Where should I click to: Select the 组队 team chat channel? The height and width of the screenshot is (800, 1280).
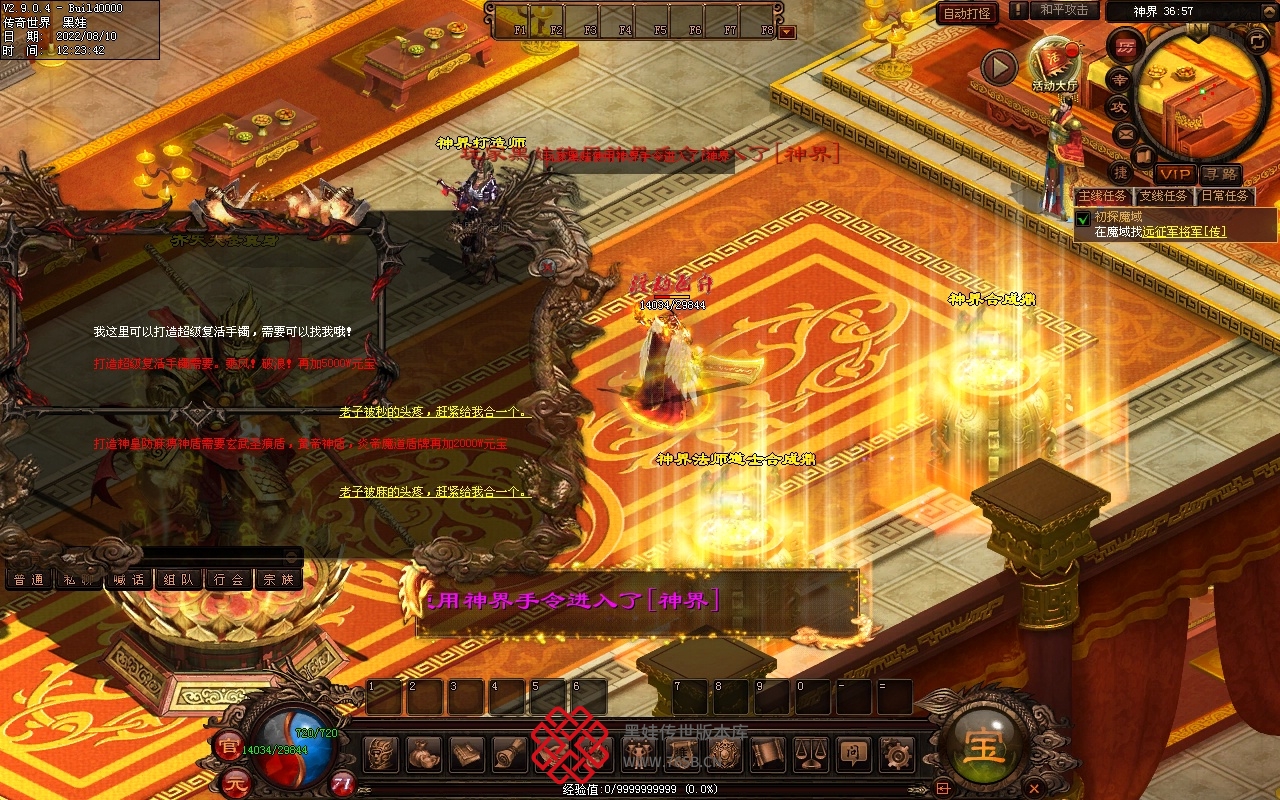click(x=179, y=579)
